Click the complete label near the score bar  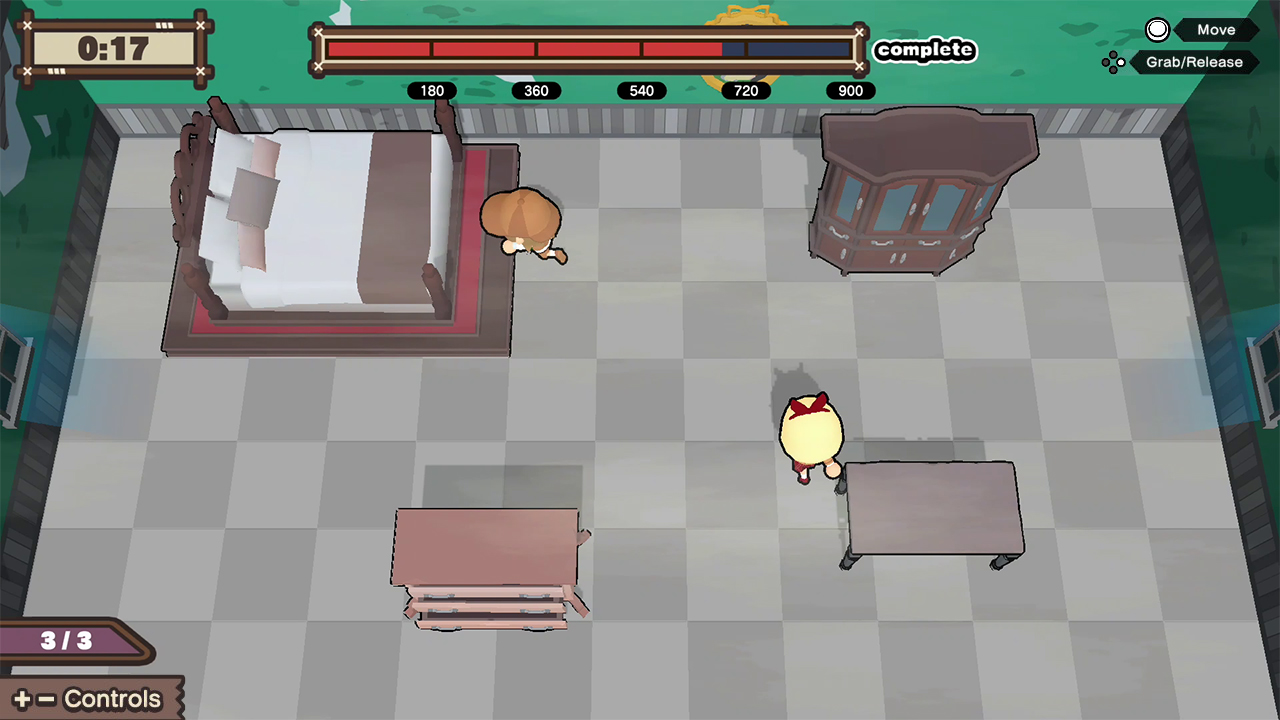[x=924, y=50]
